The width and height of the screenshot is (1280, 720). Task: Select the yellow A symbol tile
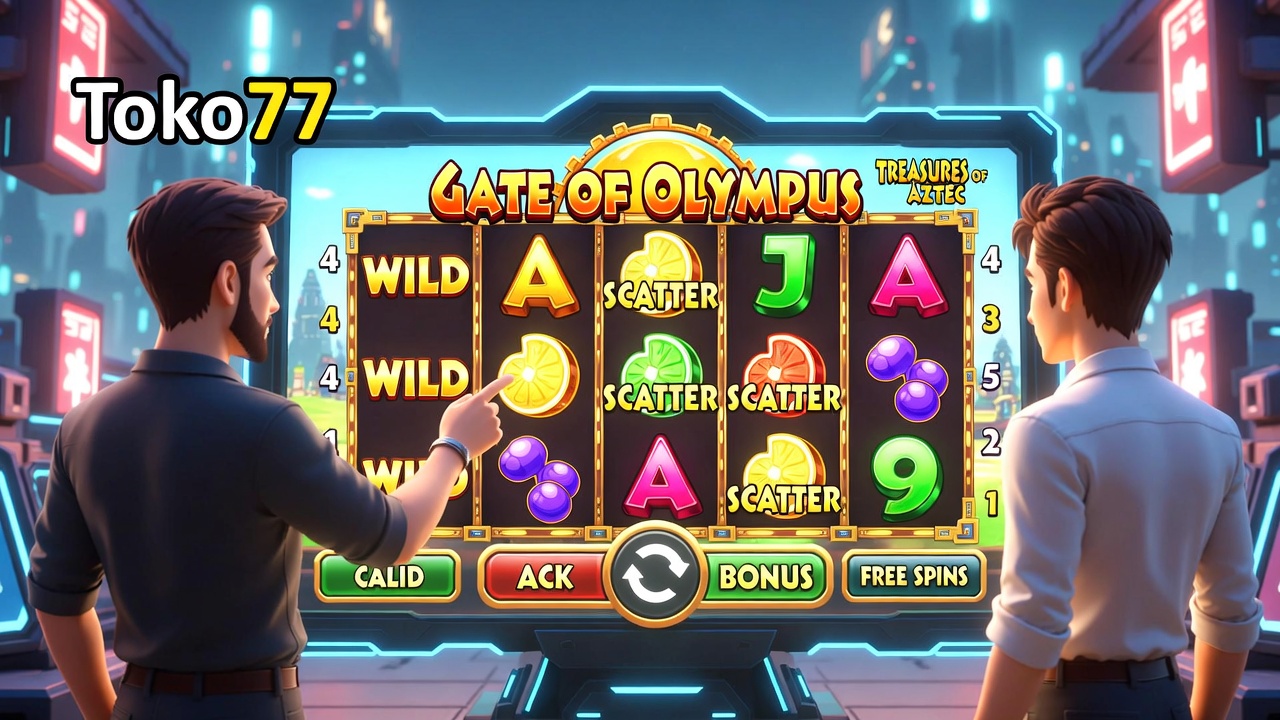539,275
